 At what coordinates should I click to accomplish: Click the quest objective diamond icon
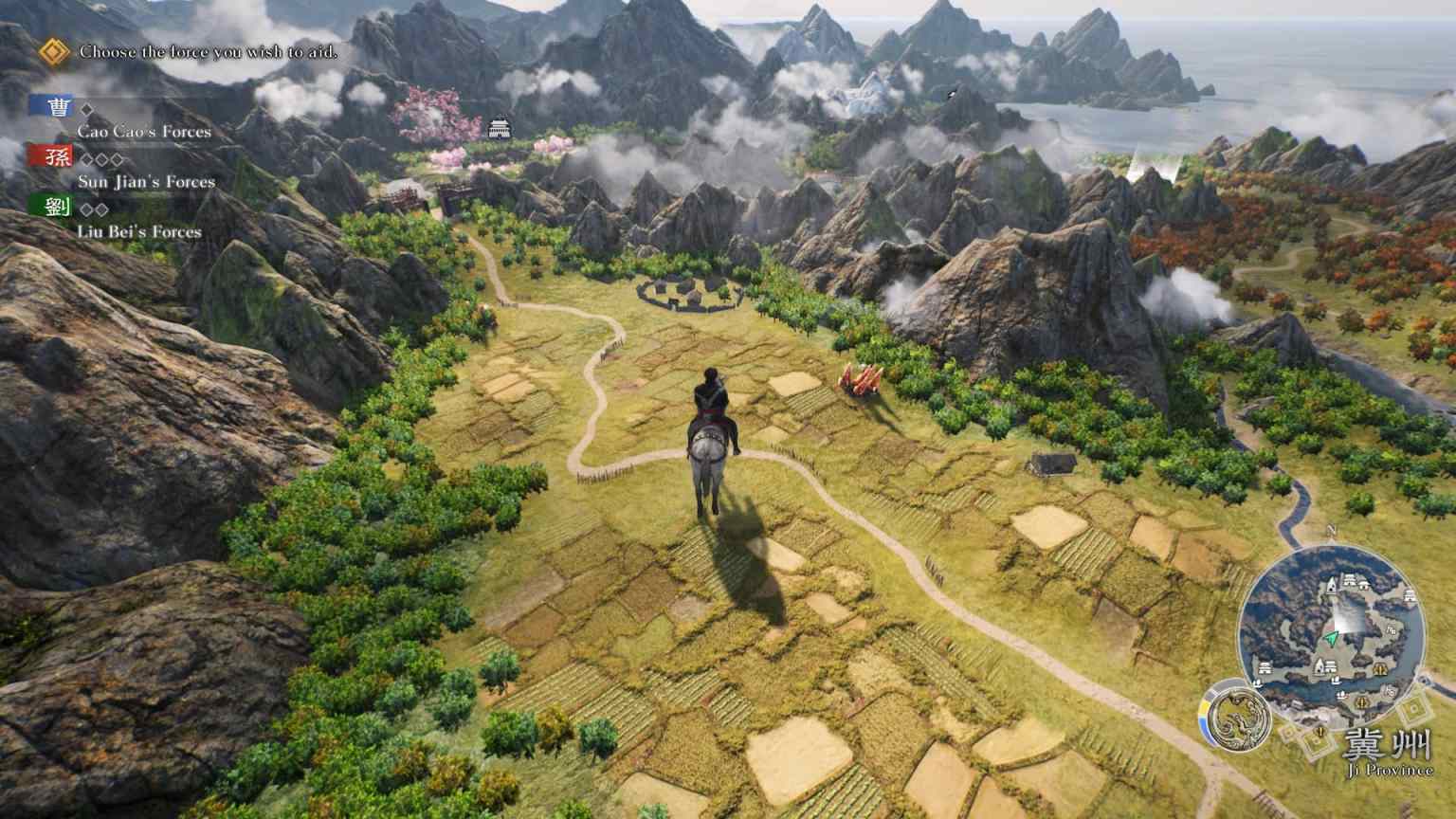[52, 52]
